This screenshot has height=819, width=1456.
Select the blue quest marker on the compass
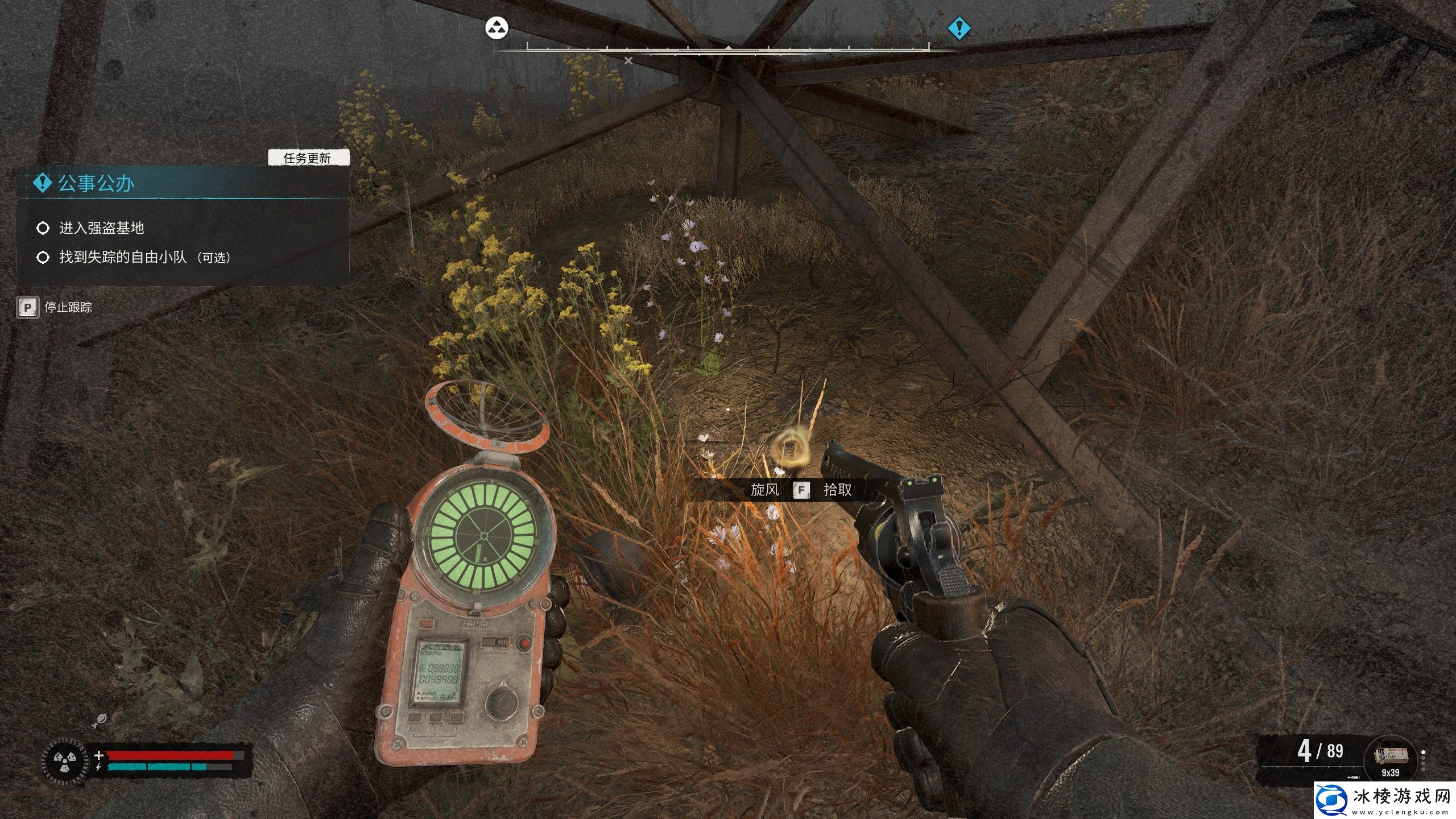959,27
